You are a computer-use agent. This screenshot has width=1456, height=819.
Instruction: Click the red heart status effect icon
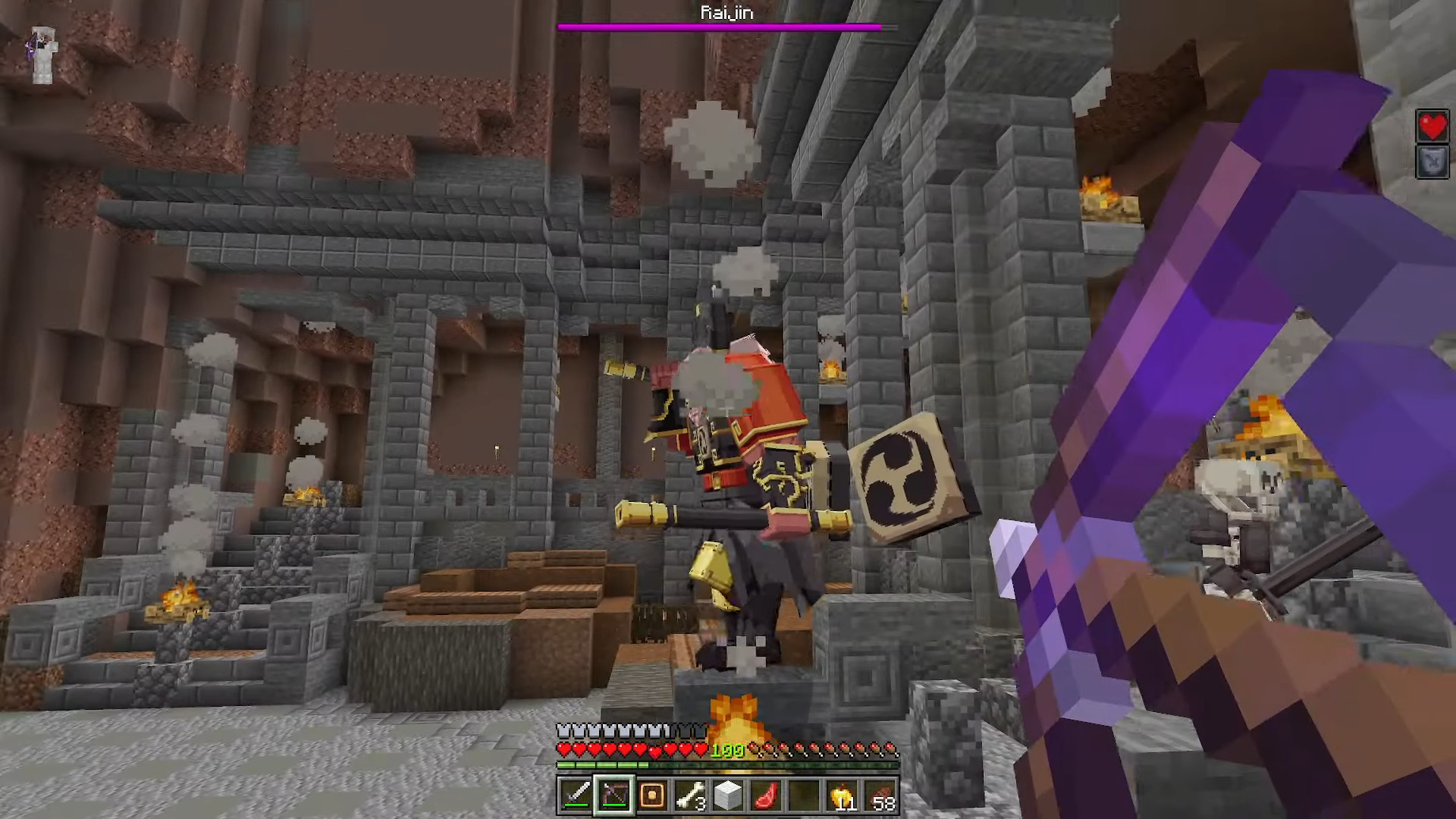click(1432, 126)
